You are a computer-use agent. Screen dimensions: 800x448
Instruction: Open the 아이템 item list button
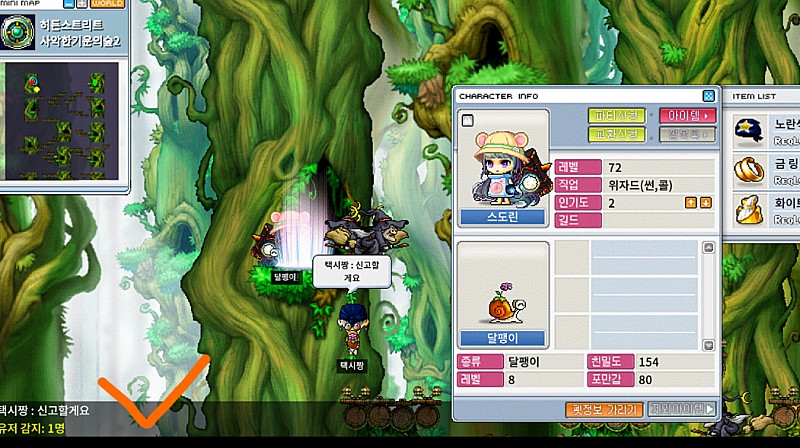(687, 115)
